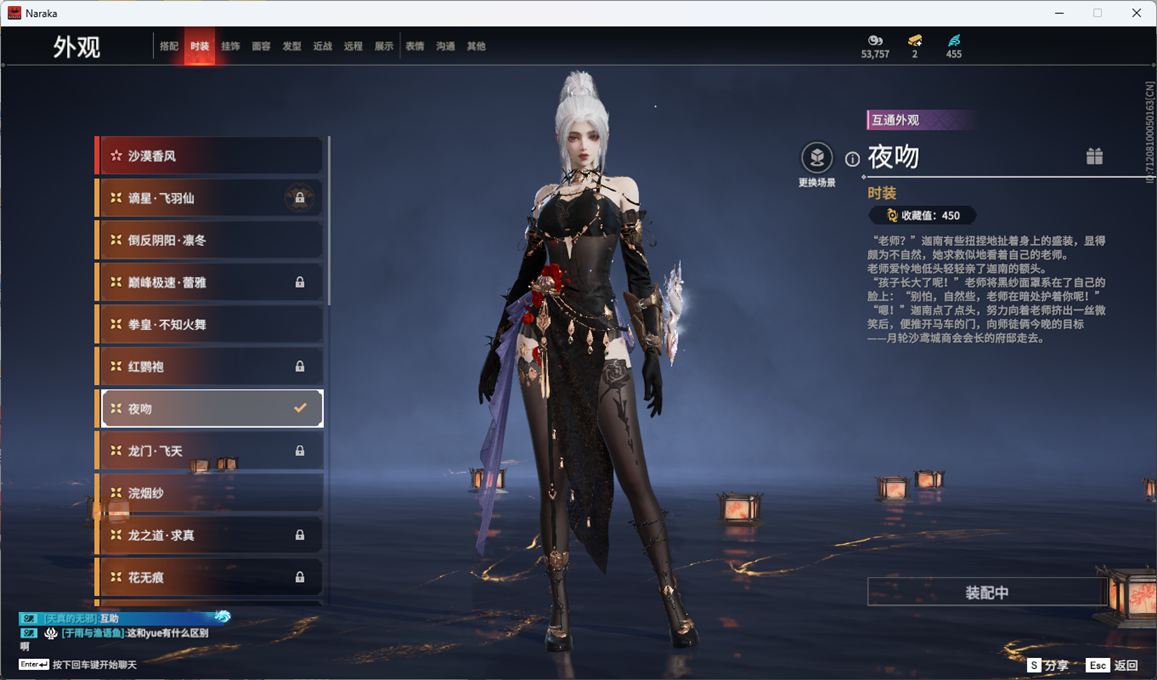Screen dimensions: 1157x680
Task: Click the 装配中 equip button
Action: pos(986,592)
